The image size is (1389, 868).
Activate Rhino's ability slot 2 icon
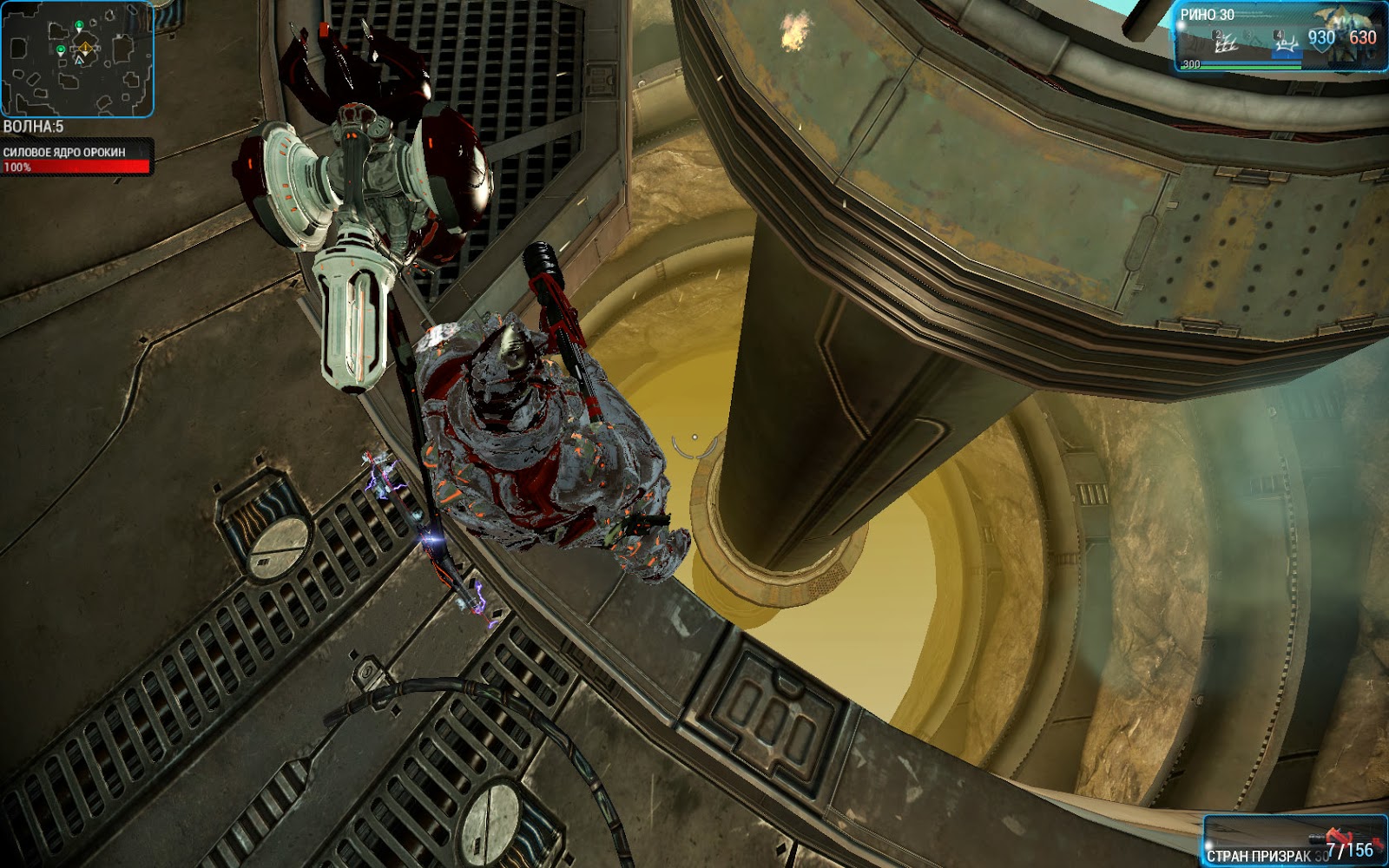(x=1223, y=41)
